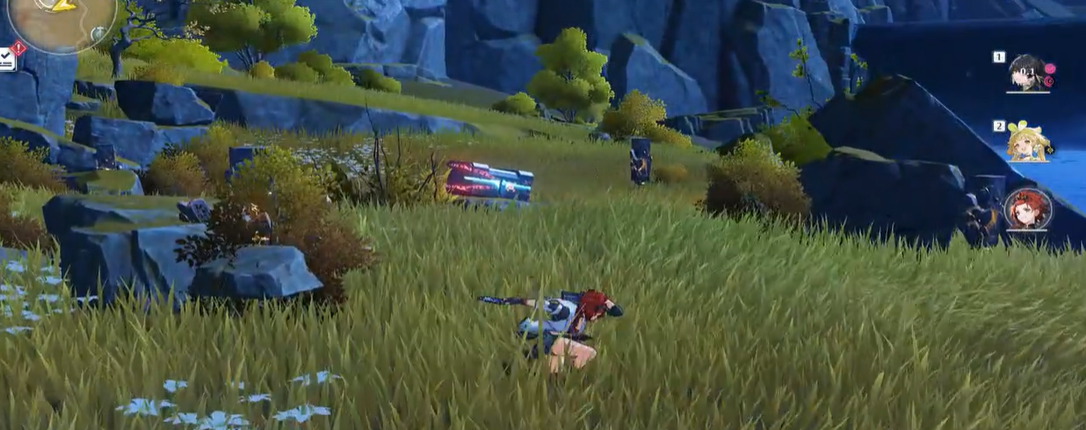Image resolution: width=1086 pixels, height=430 pixels.
Task: Open the quest checklist icon with alert
Action: [x=7, y=58]
